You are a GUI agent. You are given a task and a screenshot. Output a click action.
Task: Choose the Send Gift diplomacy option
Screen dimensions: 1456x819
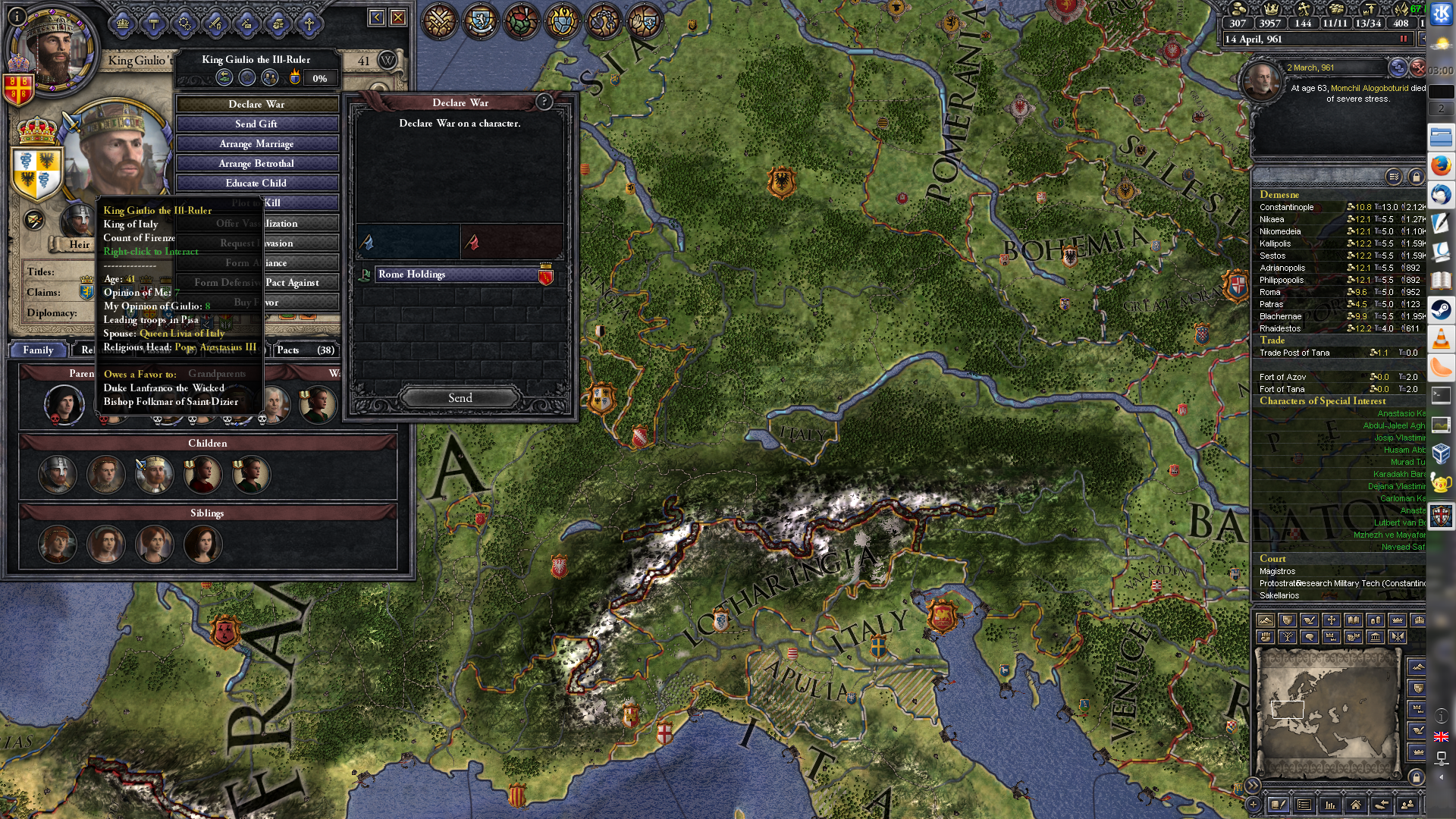pos(256,124)
